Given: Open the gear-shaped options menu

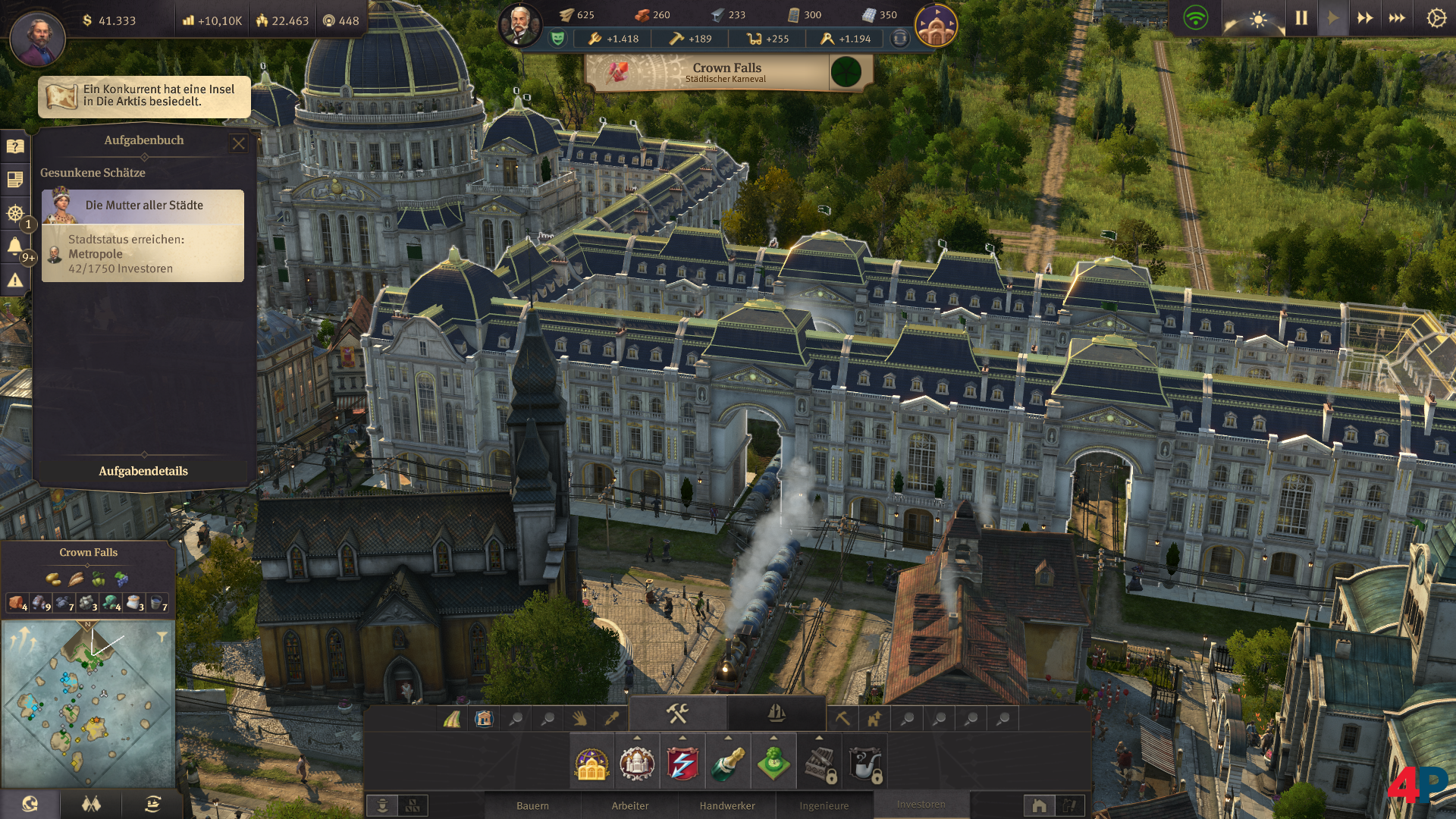Looking at the screenshot, I should pos(1436,18).
